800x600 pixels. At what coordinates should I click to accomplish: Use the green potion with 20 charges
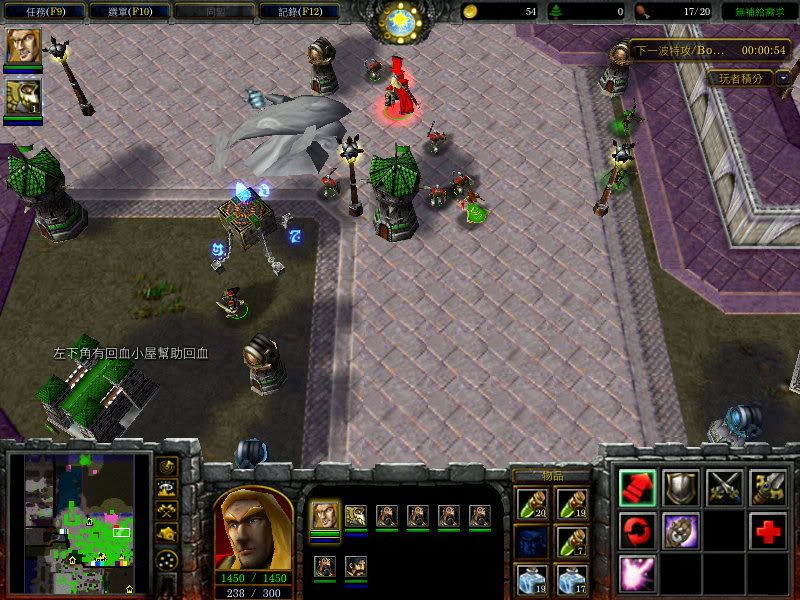coord(532,503)
